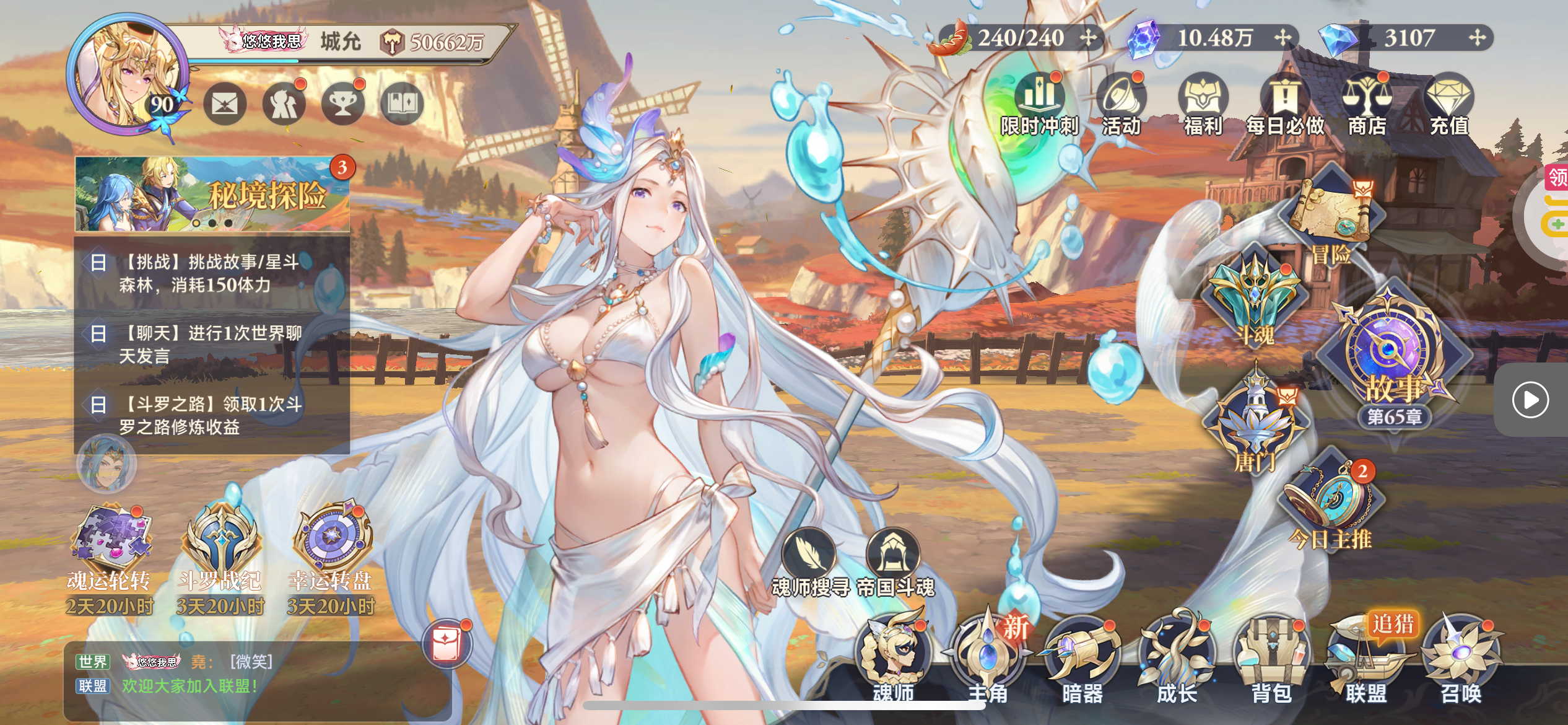Open the trophy rankings icon
Image resolution: width=1568 pixels, height=725 pixels.
342,103
